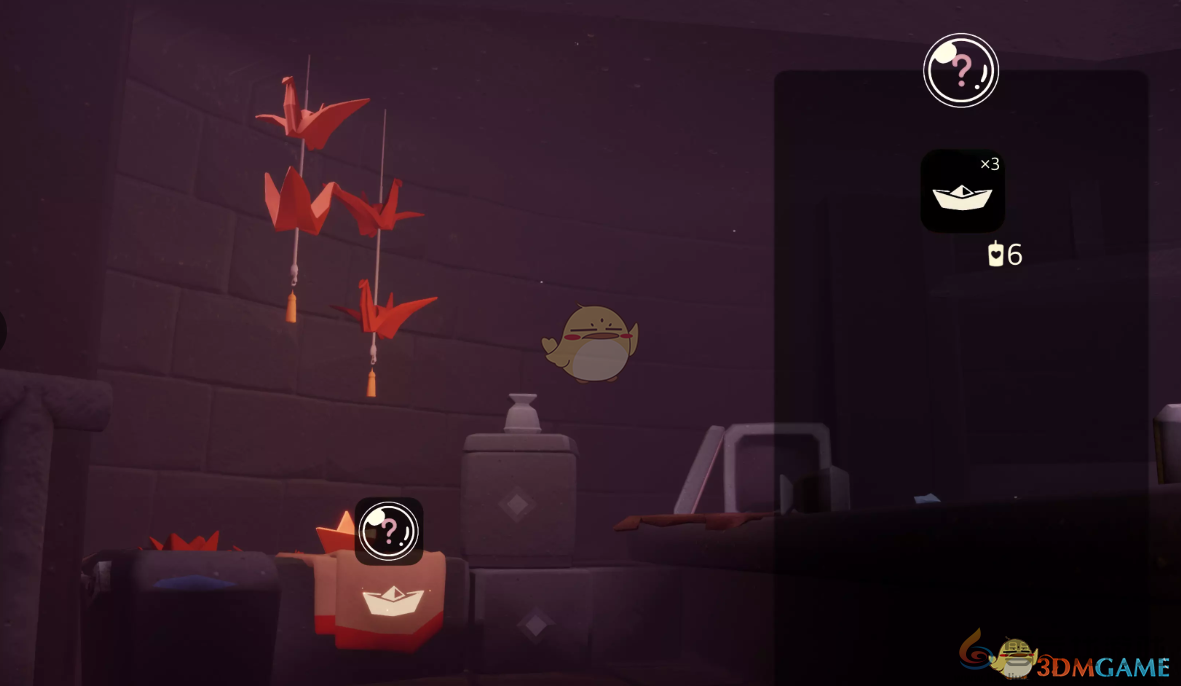Tap the question mark bubble over the red cloth
1181x686 pixels.
click(x=388, y=531)
